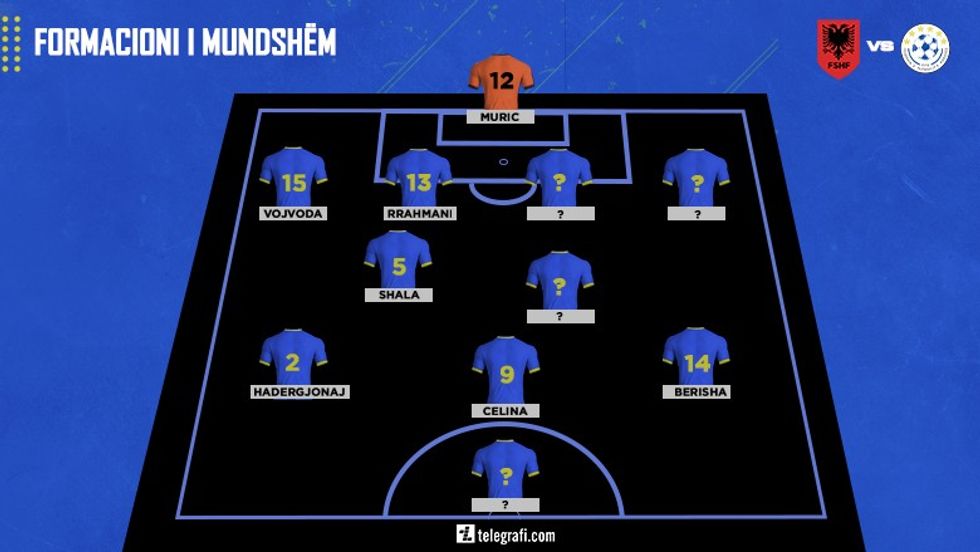
Task: Choose Berisha's number 14 shirt
Action: (x=696, y=358)
